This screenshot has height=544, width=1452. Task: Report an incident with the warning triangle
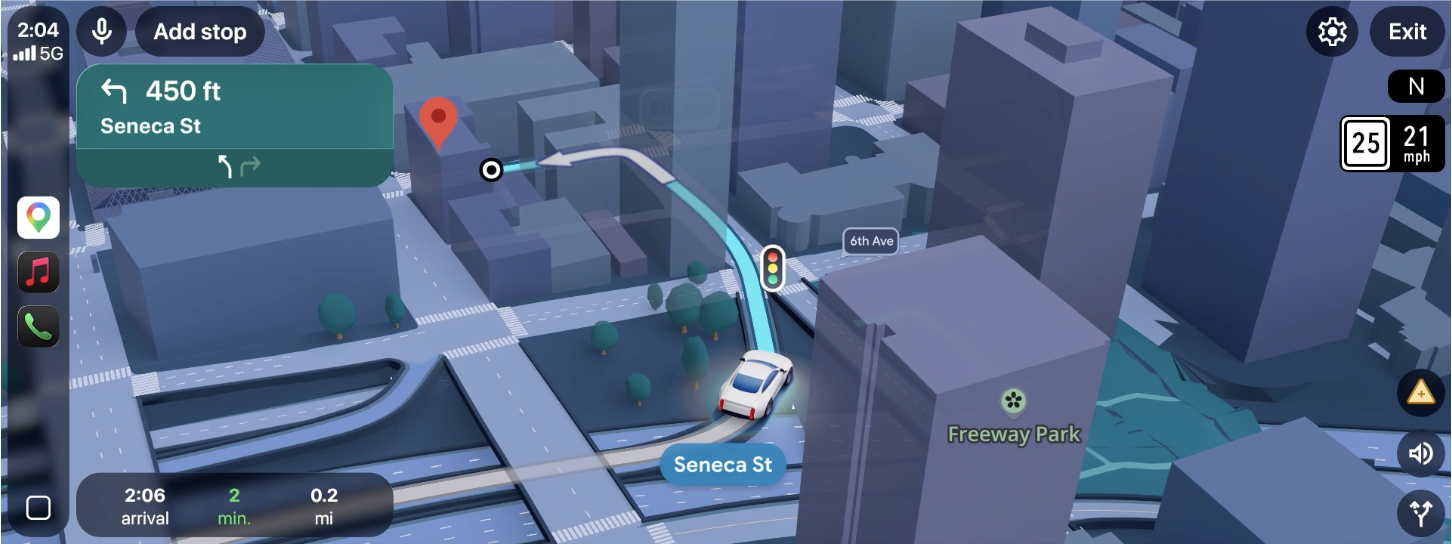click(x=1420, y=393)
